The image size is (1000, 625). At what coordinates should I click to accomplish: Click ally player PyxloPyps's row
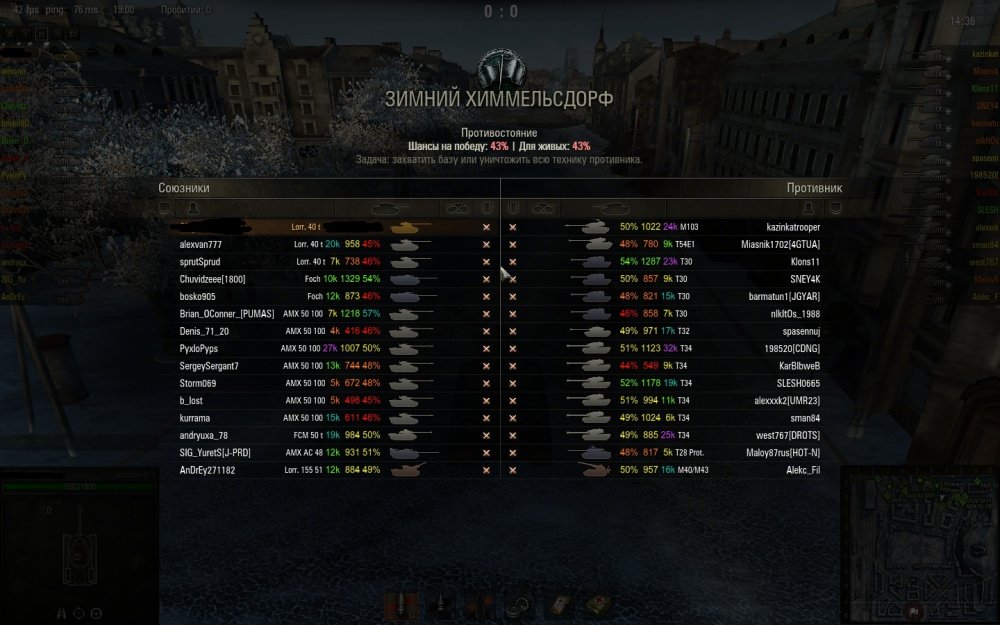click(199, 349)
